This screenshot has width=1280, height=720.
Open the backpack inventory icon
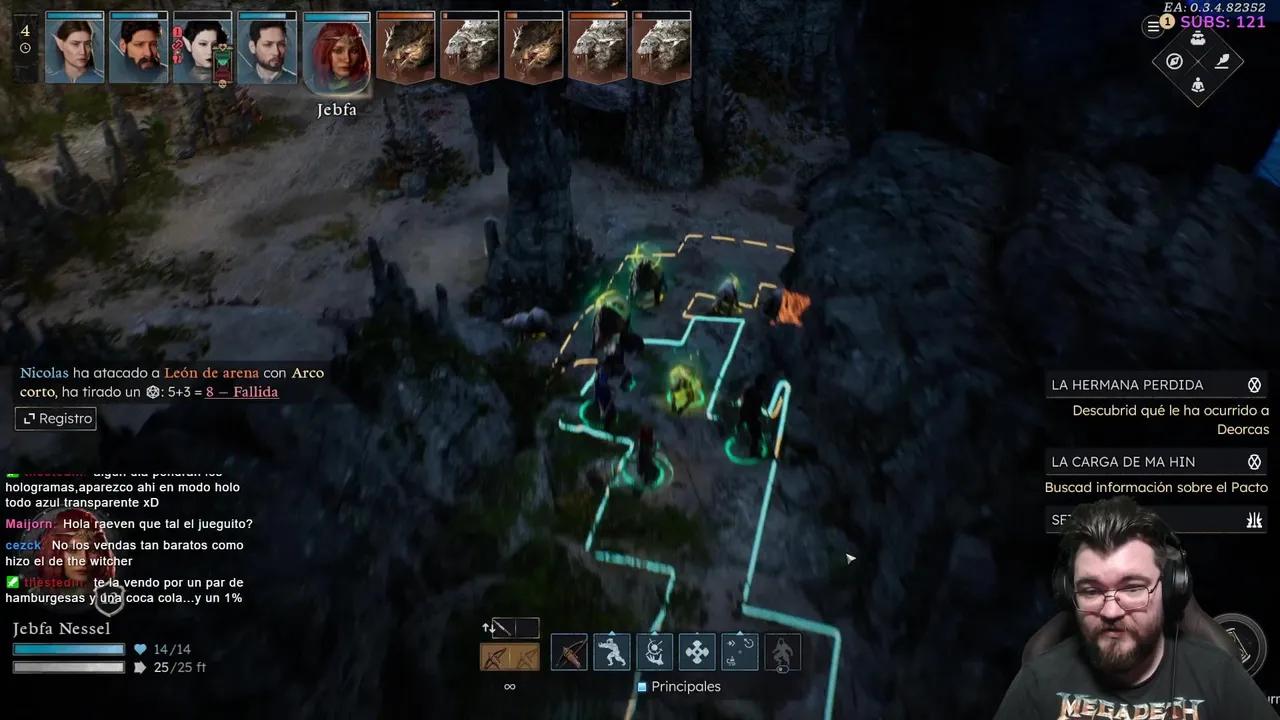click(x=1198, y=38)
